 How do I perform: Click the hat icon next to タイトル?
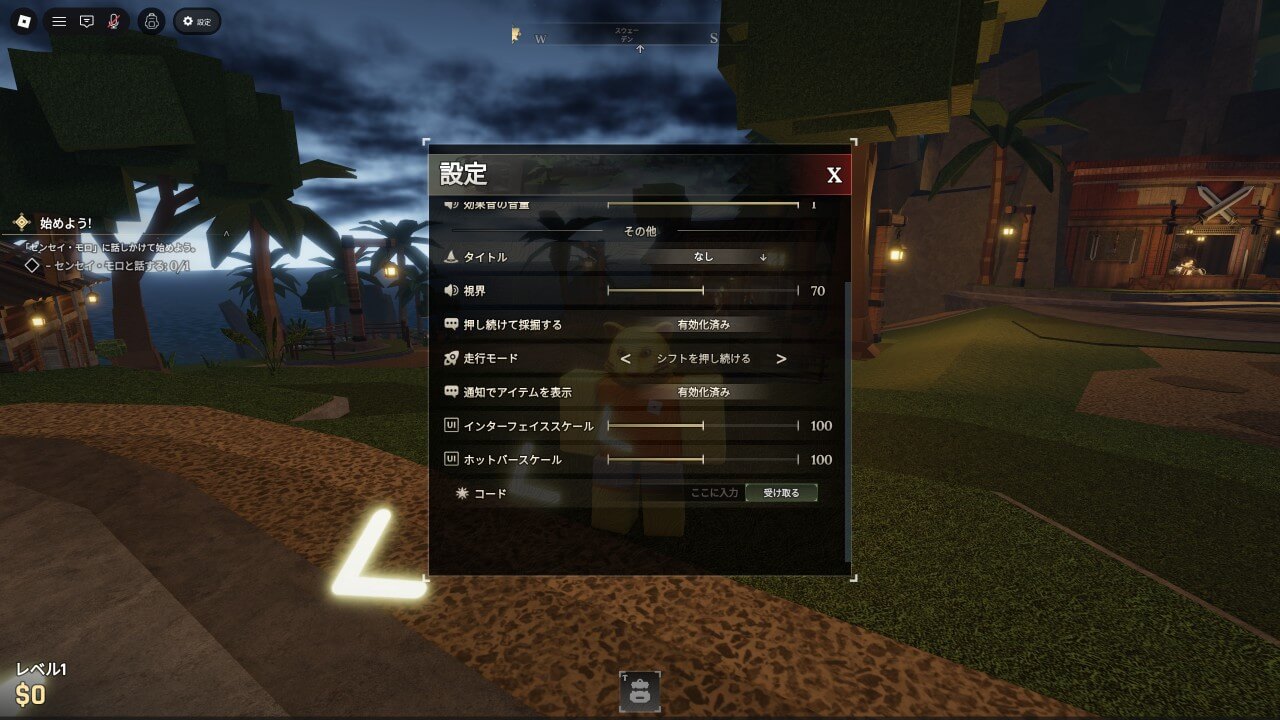[451, 257]
